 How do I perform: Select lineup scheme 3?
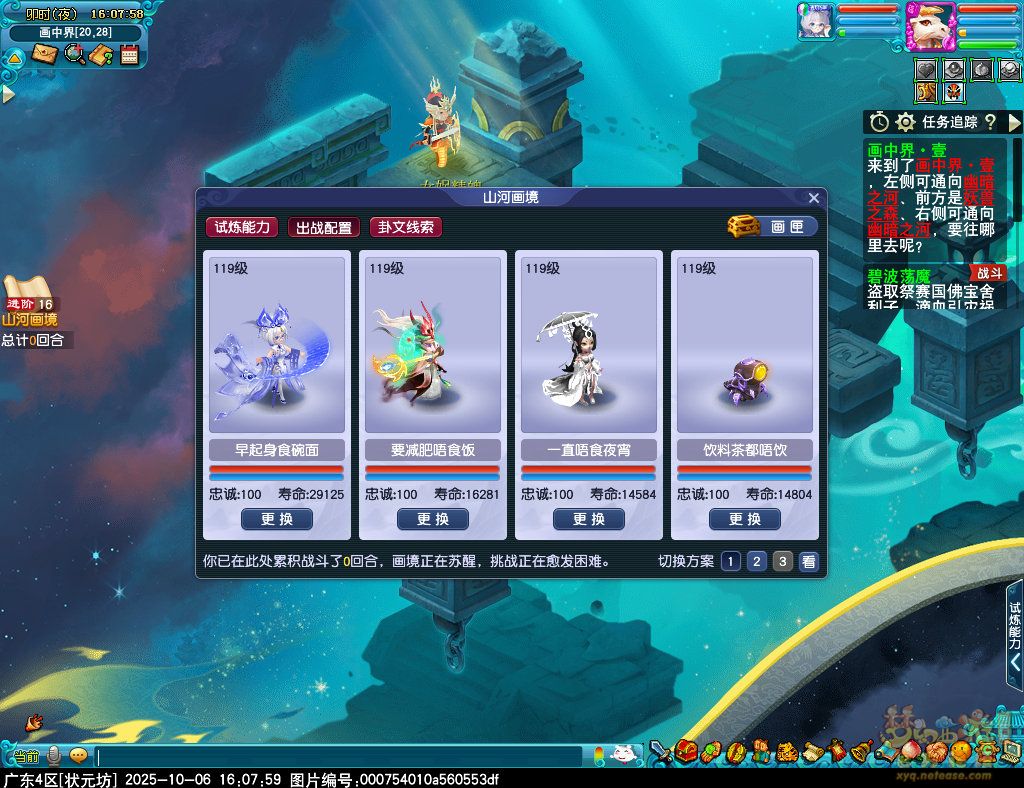pos(783,561)
